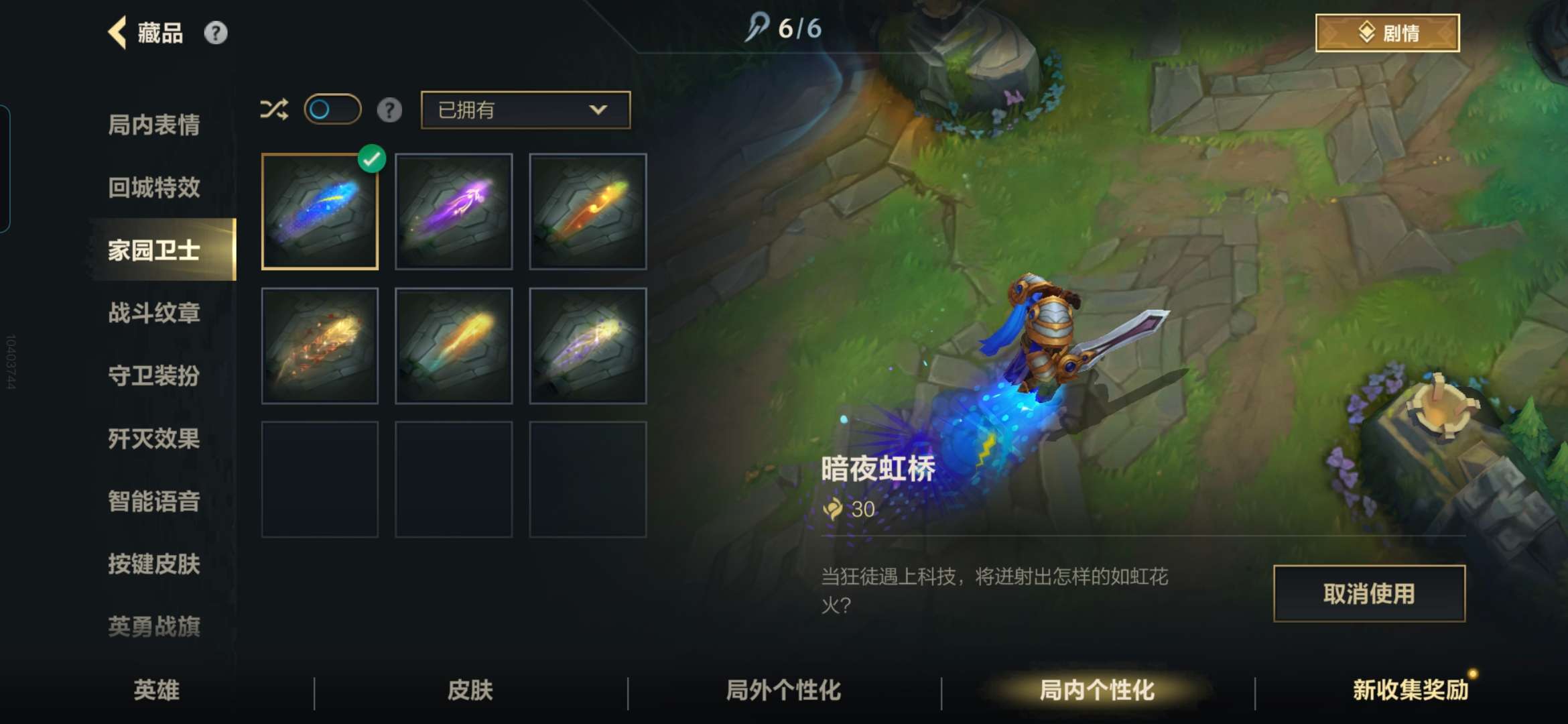Open the 新收集奖励 tab

pyautogui.click(x=1410, y=690)
